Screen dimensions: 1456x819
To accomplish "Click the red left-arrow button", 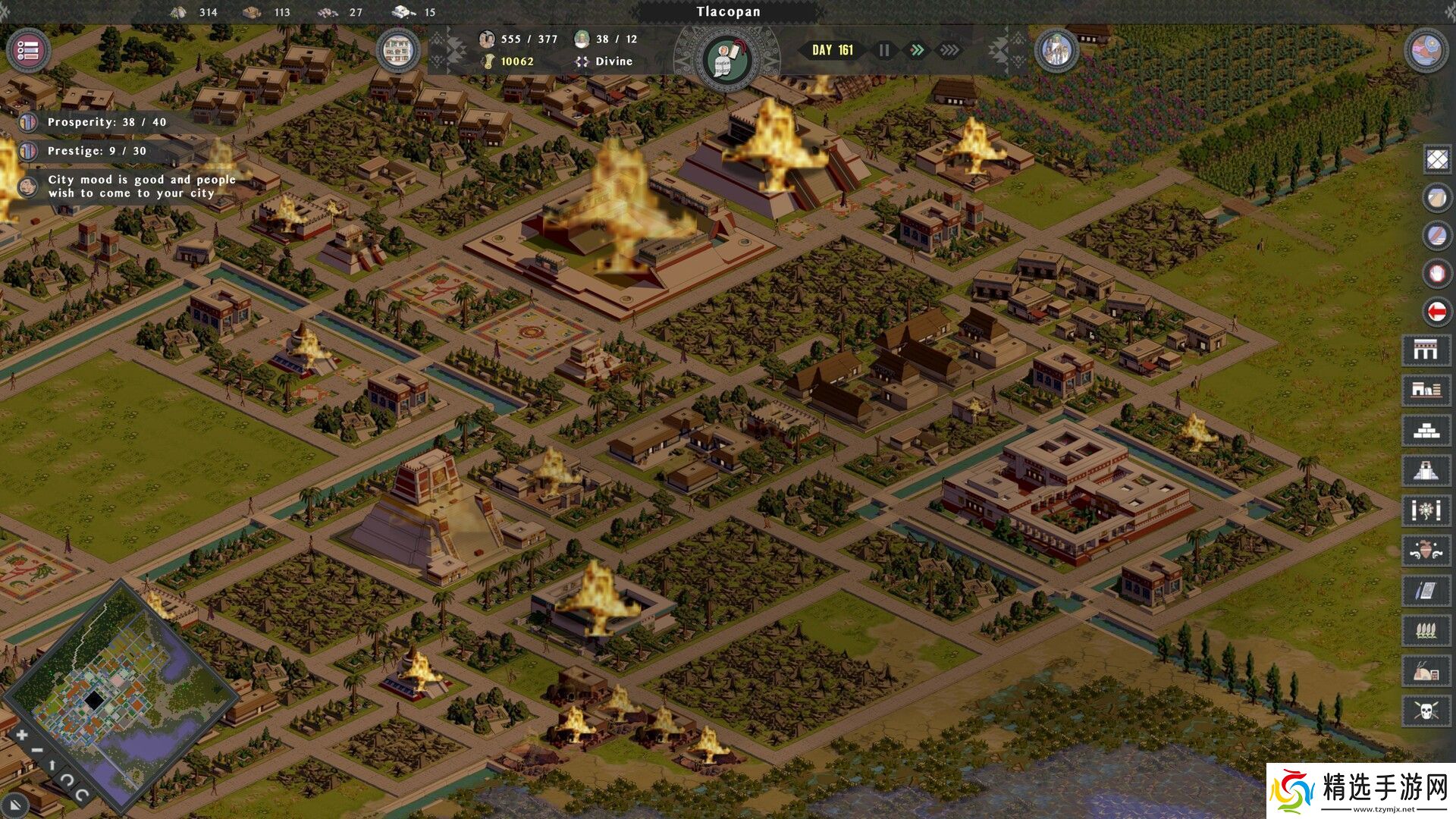I will (1437, 311).
